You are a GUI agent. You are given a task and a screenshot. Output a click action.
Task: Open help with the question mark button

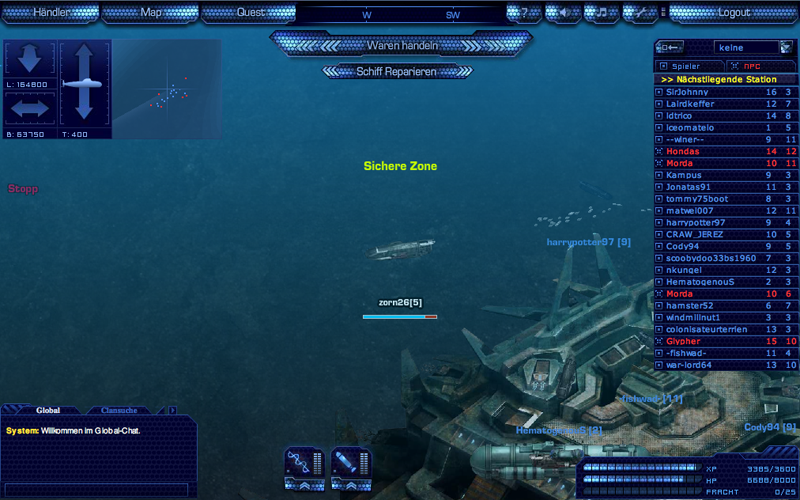coord(524,13)
